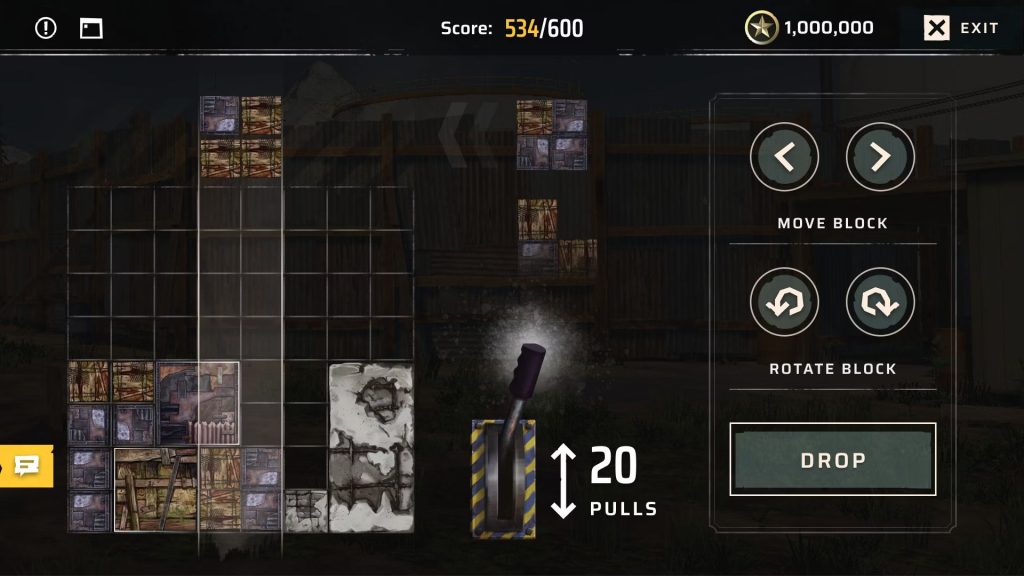
Task: Exit the minigame
Action: click(961, 28)
